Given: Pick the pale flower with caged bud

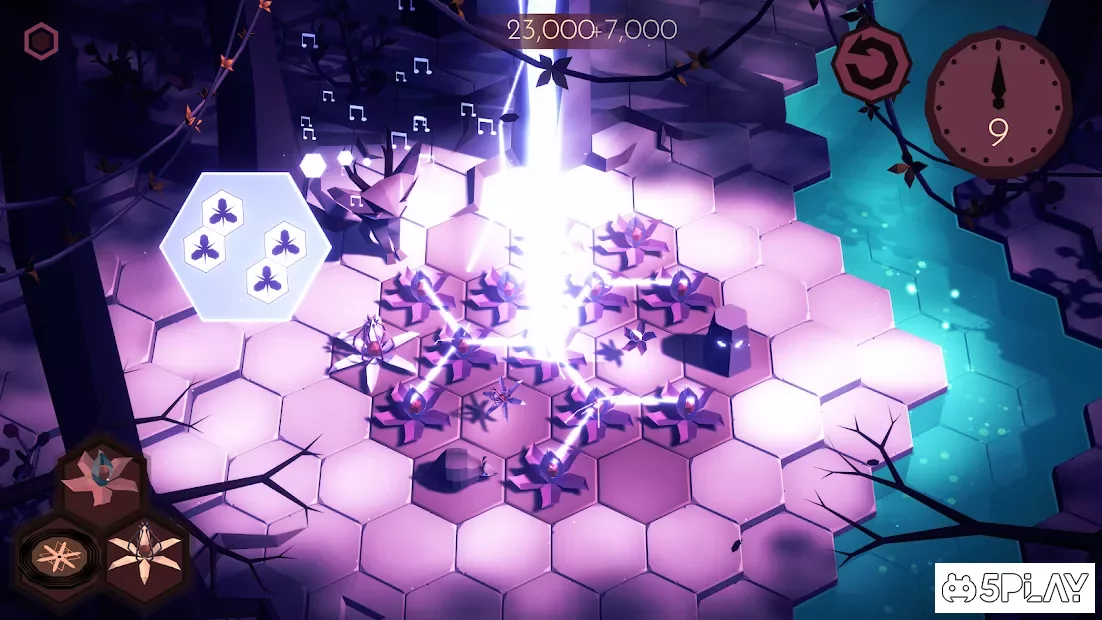Looking at the screenshot, I should click(145, 555).
